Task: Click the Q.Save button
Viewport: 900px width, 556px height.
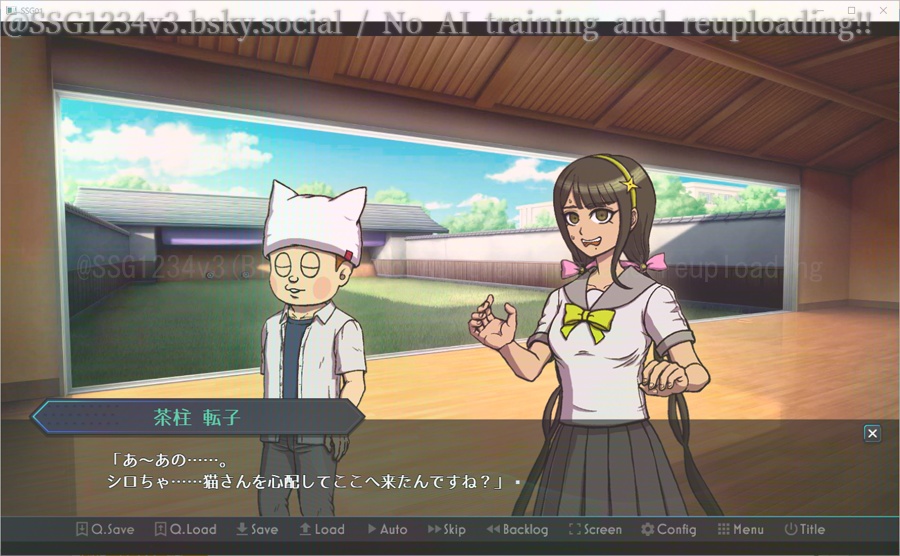Action: 106,529
